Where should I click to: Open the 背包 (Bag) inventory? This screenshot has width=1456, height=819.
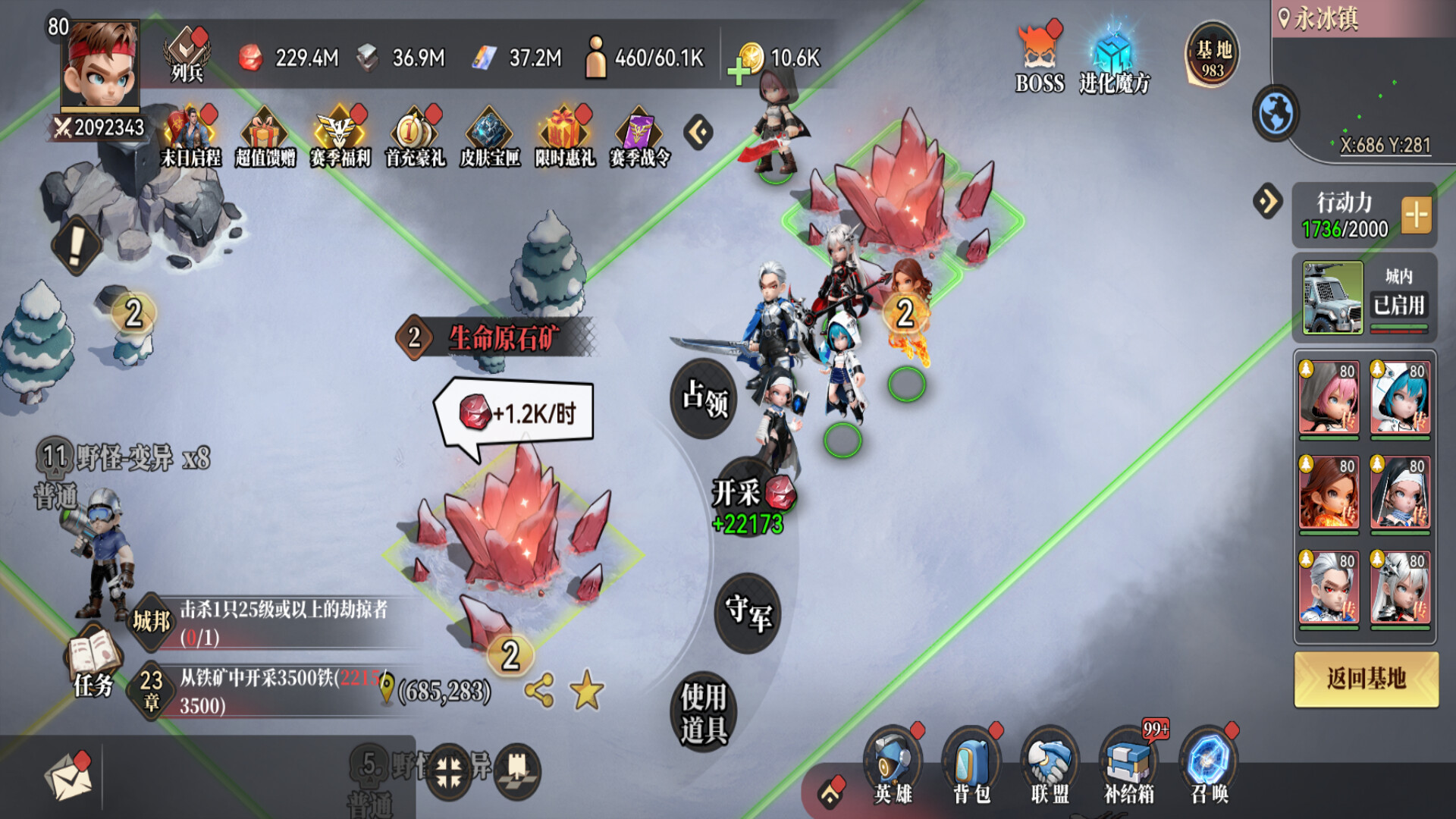971,766
